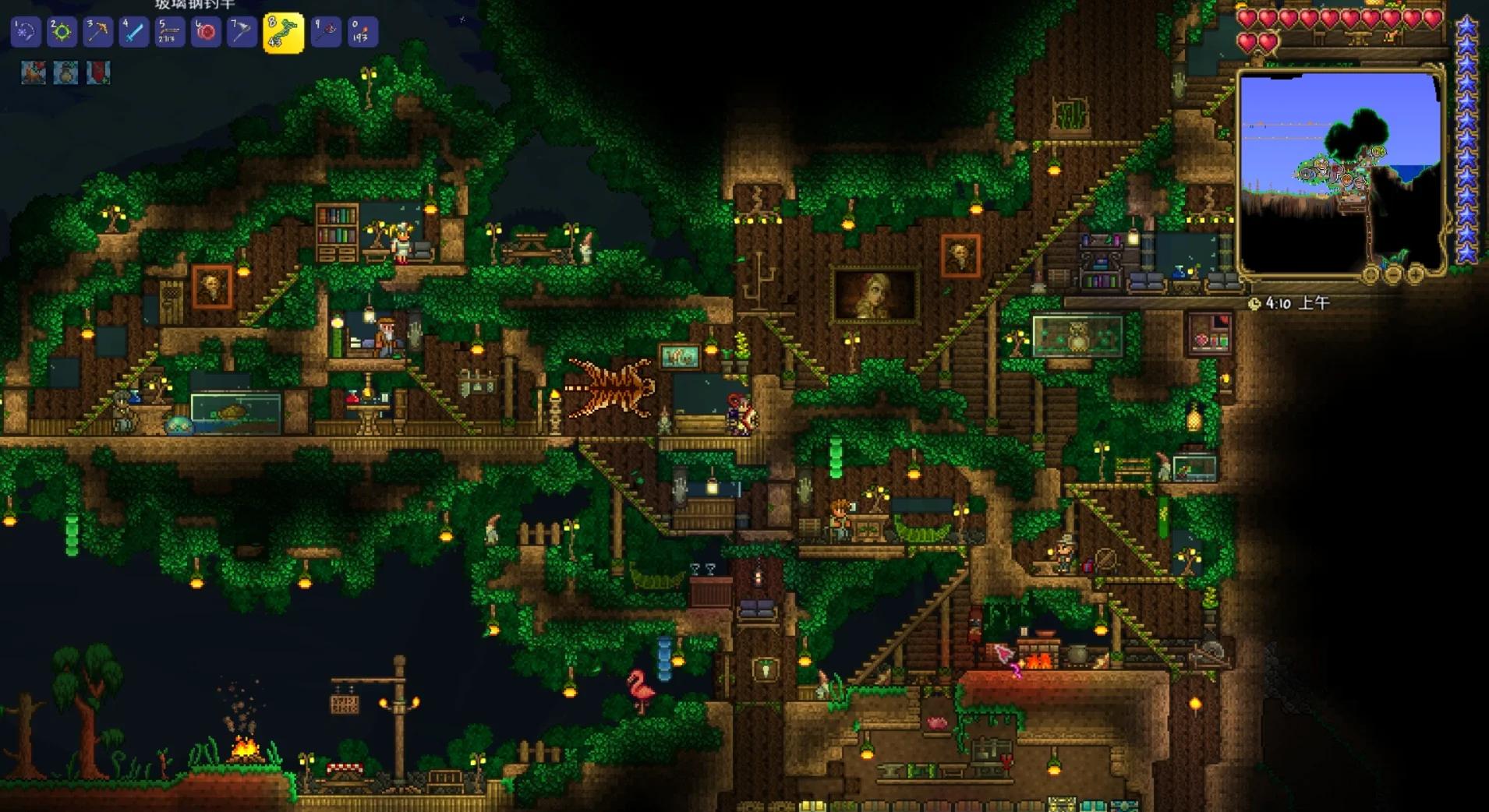Click the campfire buff icon
The height and width of the screenshot is (812, 1489).
[x=33, y=72]
